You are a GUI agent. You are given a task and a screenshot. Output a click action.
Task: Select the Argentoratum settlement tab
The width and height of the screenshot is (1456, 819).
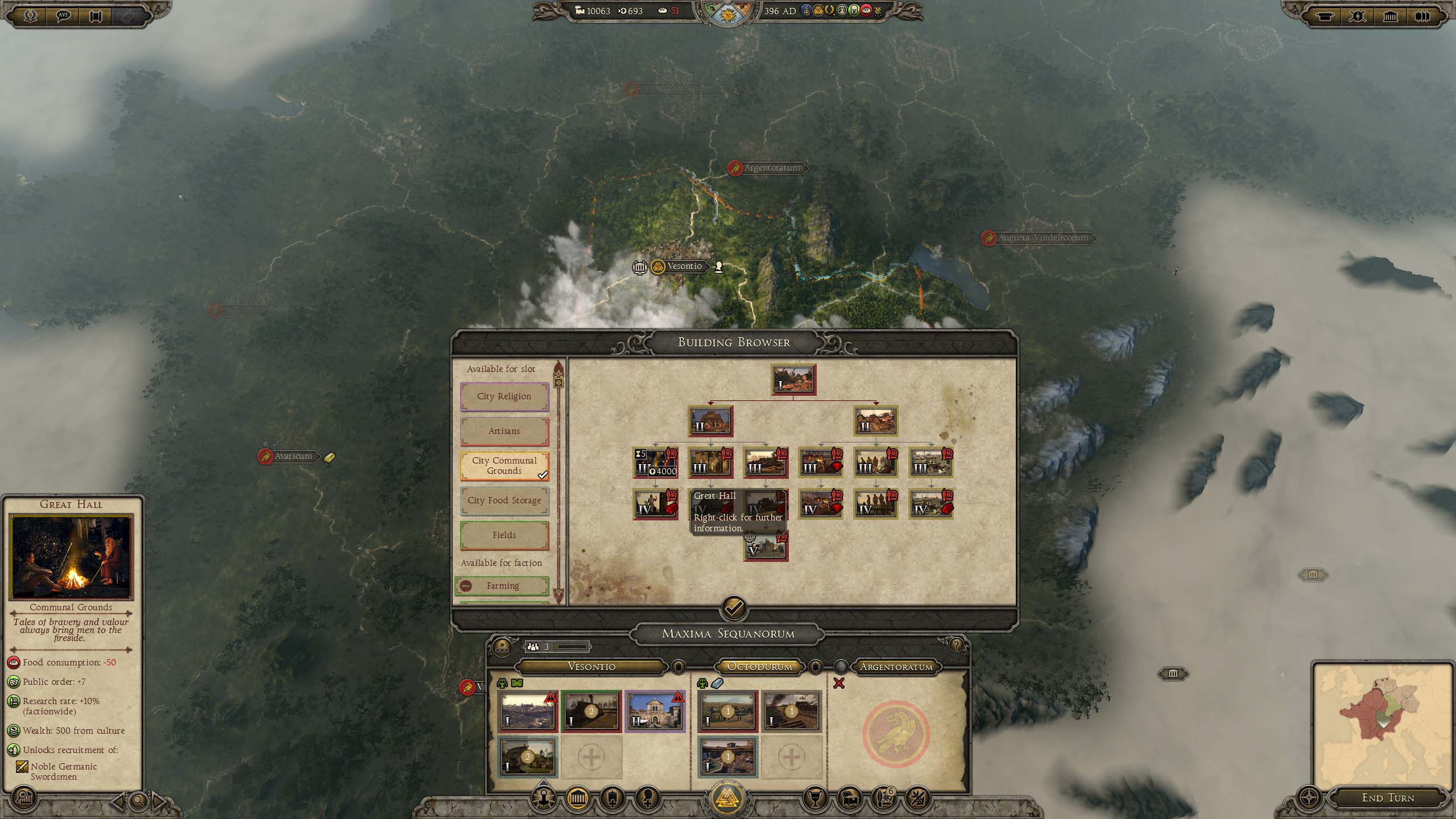coord(896,667)
